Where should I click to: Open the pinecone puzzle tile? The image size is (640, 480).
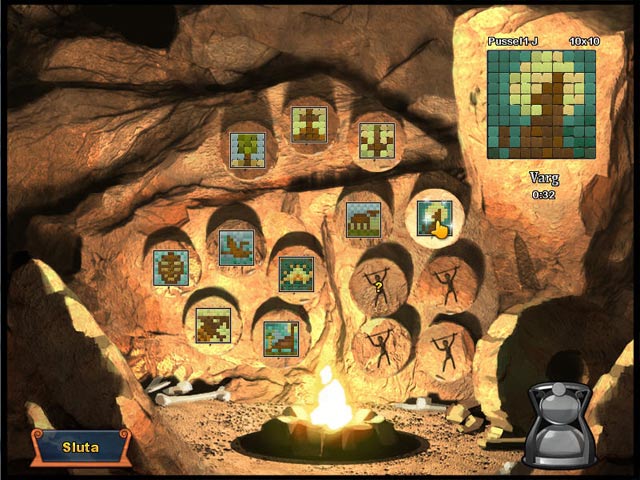pyautogui.click(x=171, y=268)
